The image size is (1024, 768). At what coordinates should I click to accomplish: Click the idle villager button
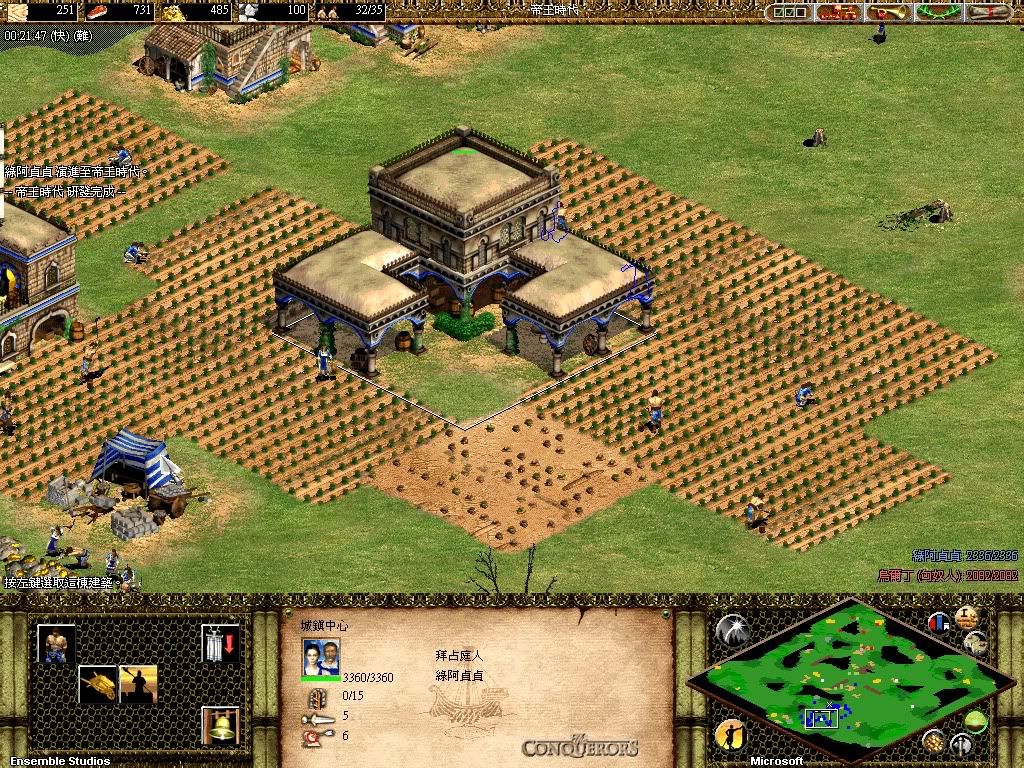point(731,736)
